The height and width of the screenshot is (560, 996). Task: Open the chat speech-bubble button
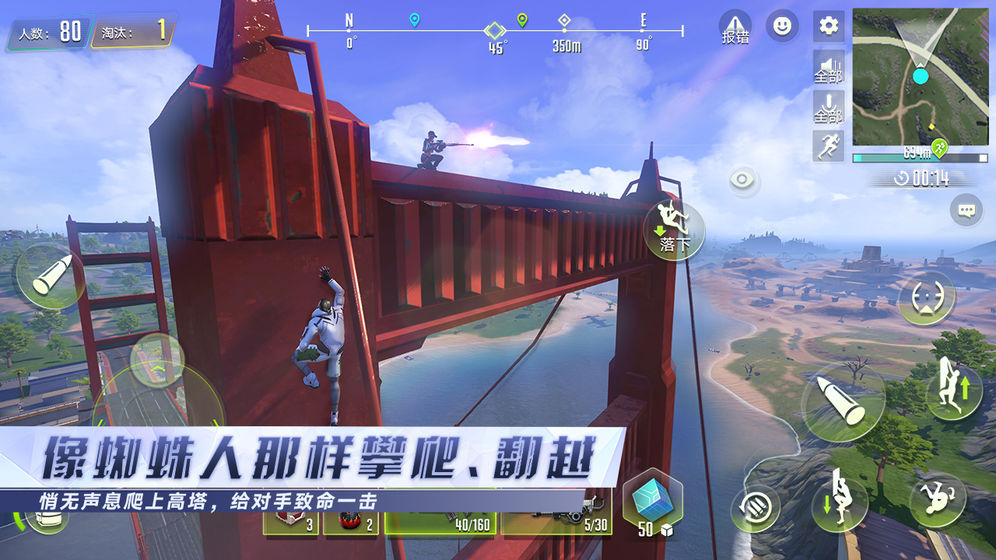coord(966,210)
